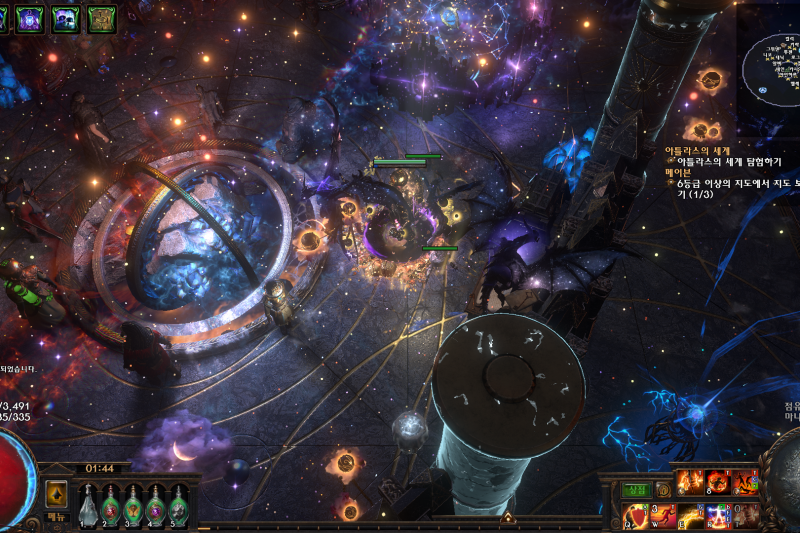Activate the glowing figure skill on R
800x533 pixels.
718,516
